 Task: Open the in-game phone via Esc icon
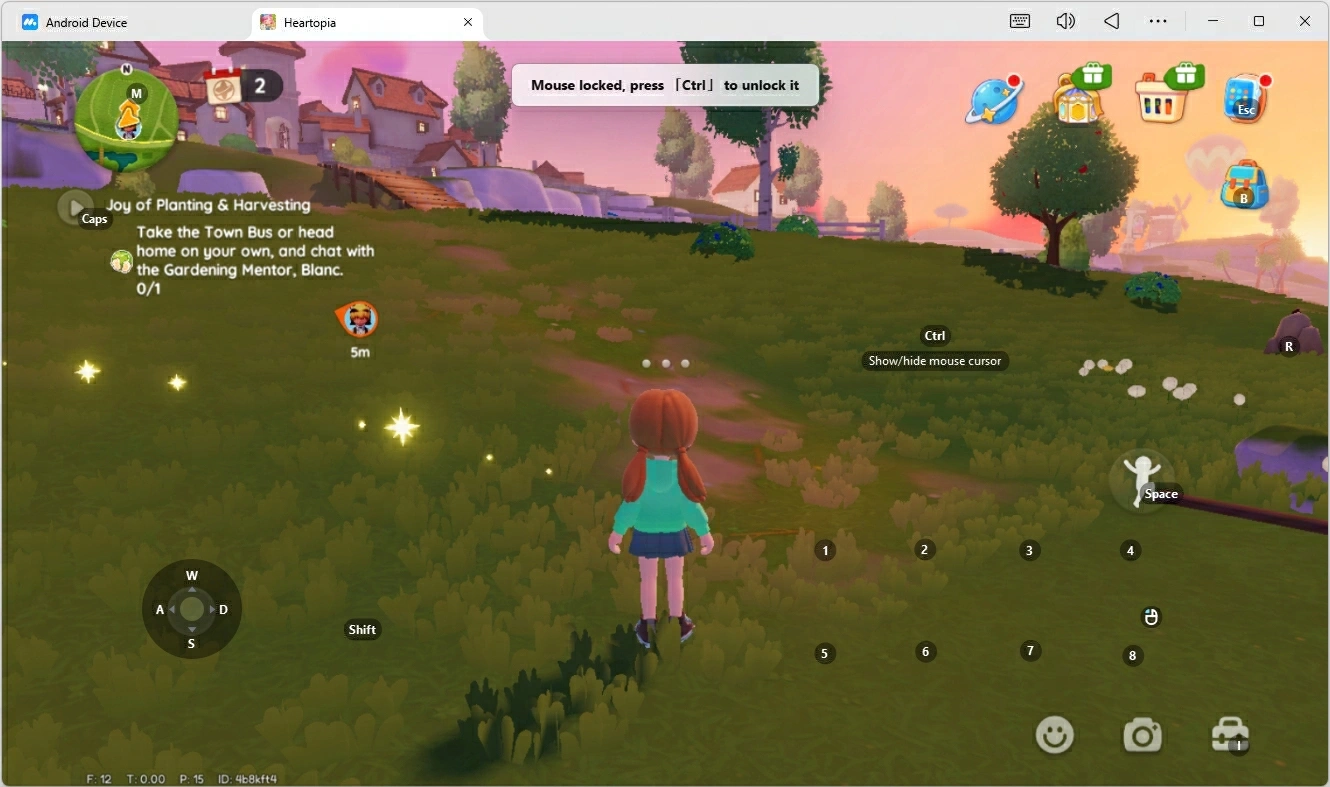coord(1245,97)
